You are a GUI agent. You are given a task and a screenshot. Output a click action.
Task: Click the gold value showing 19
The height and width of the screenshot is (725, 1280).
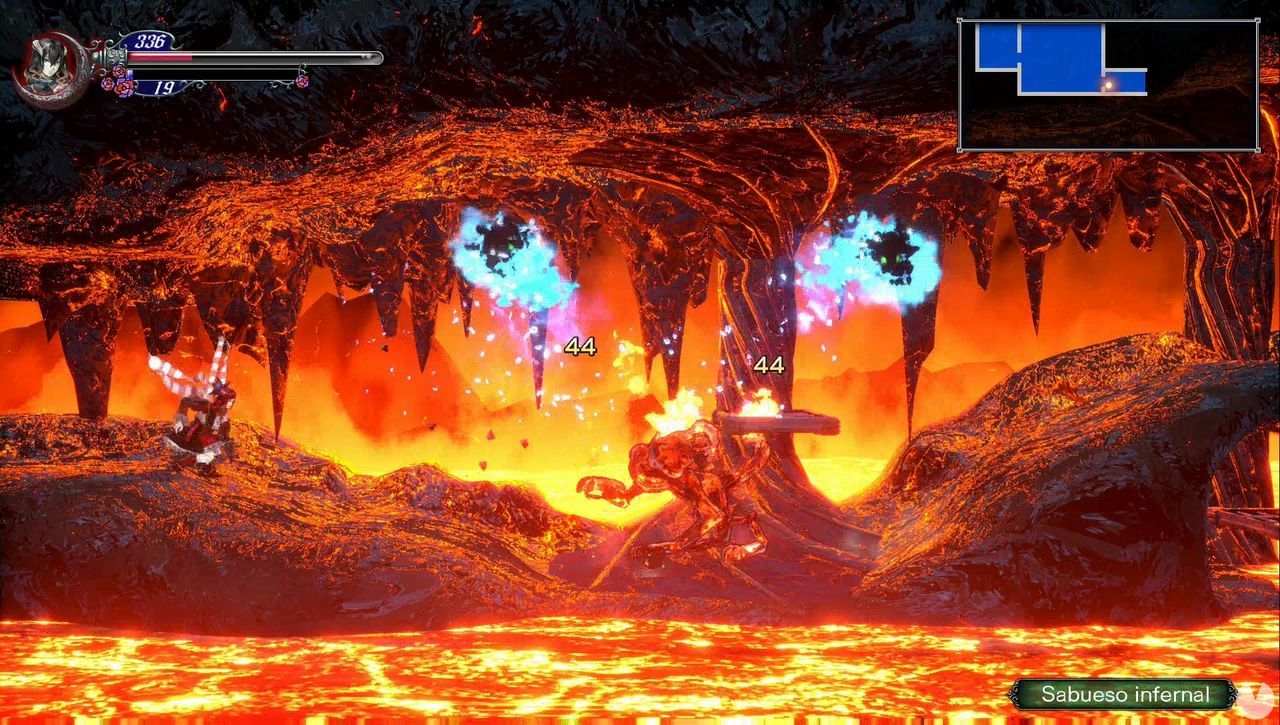coord(159,89)
